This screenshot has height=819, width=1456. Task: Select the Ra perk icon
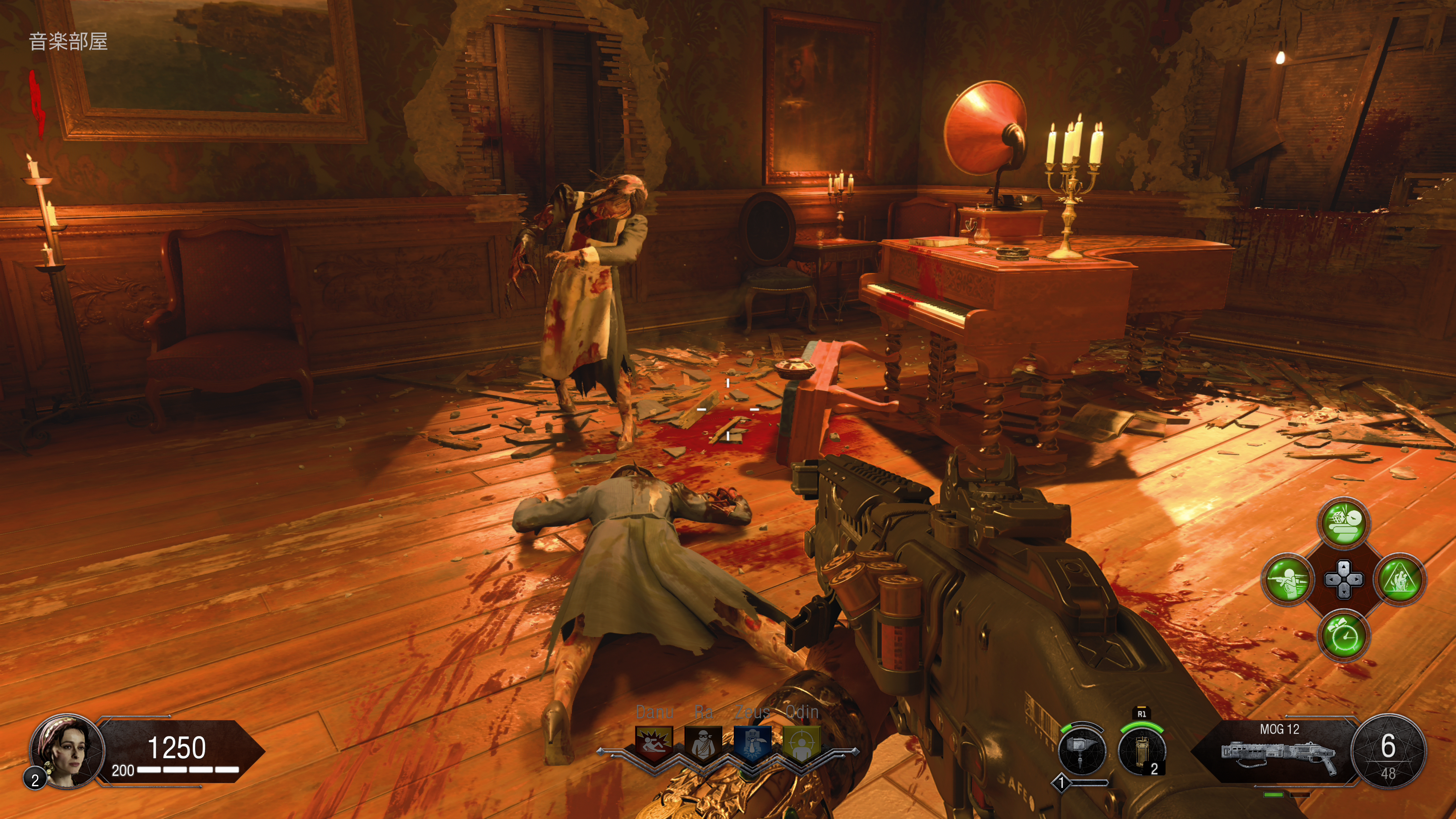(x=703, y=744)
